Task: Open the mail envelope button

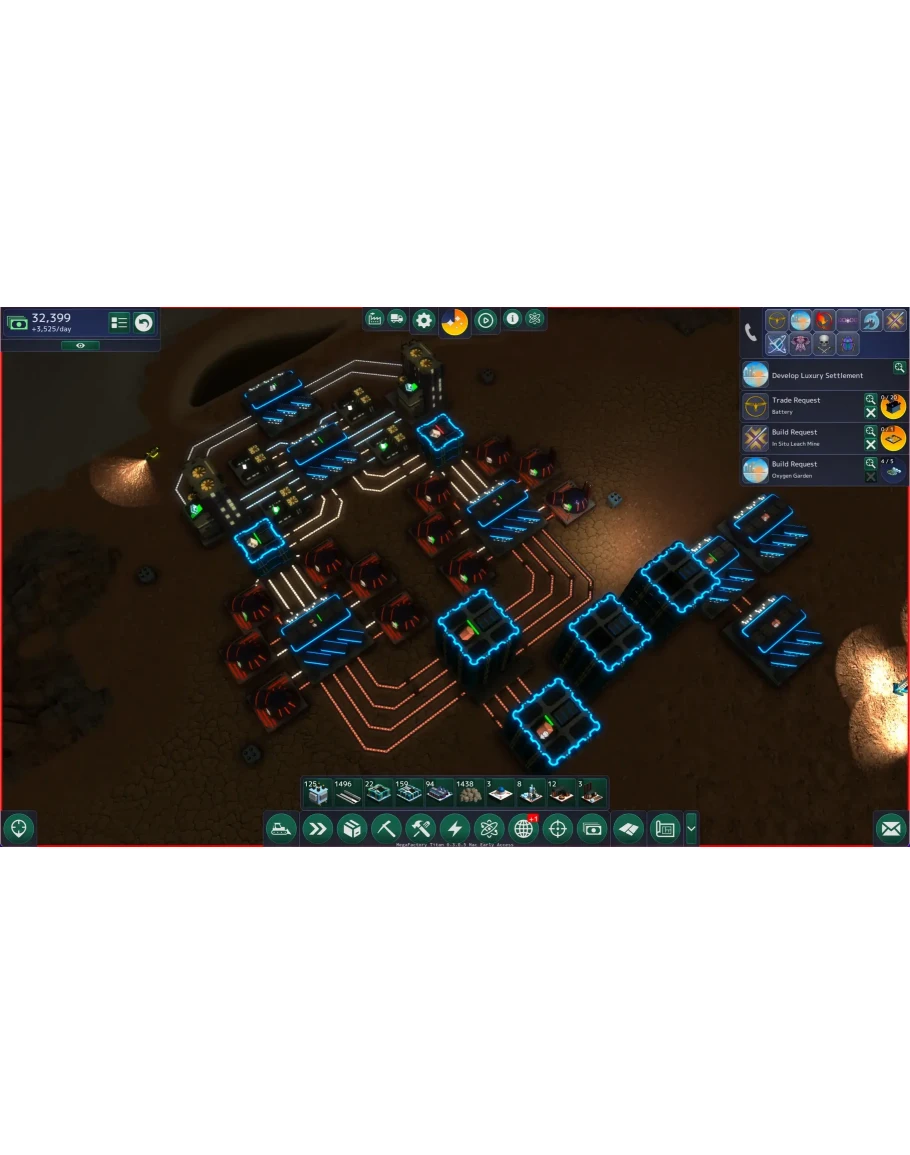Action: (x=890, y=828)
